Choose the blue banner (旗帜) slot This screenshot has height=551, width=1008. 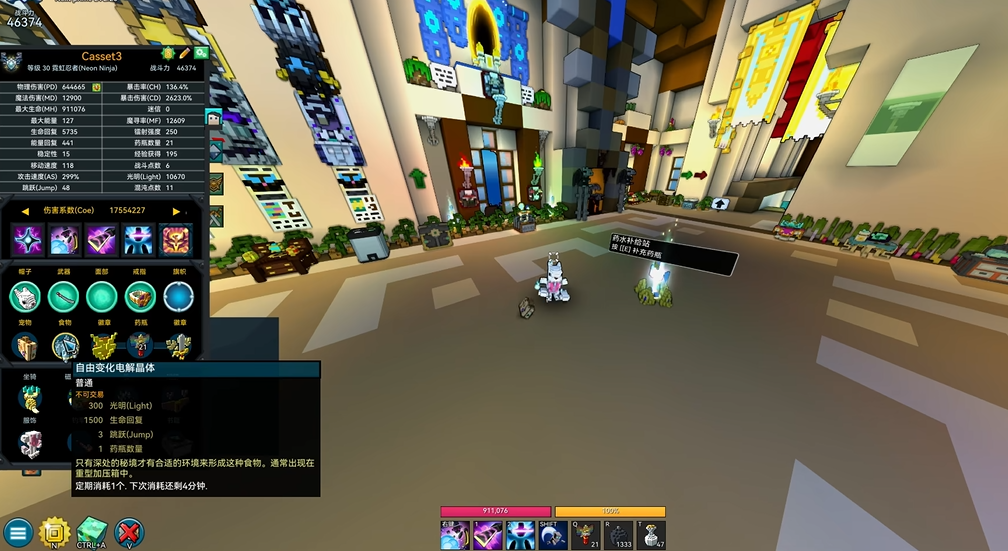tap(178, 296)
